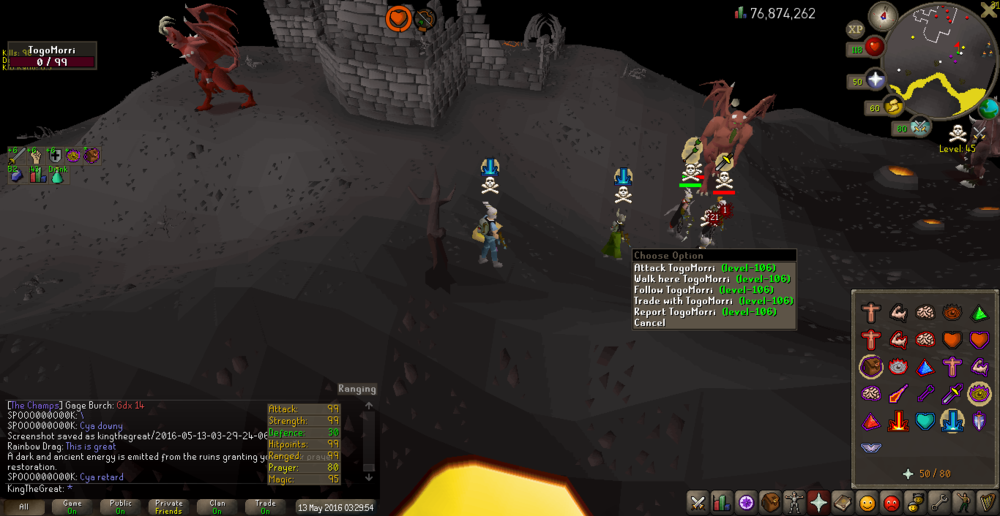Toggle the cyan heart Redemption prayer

point(924,422)
